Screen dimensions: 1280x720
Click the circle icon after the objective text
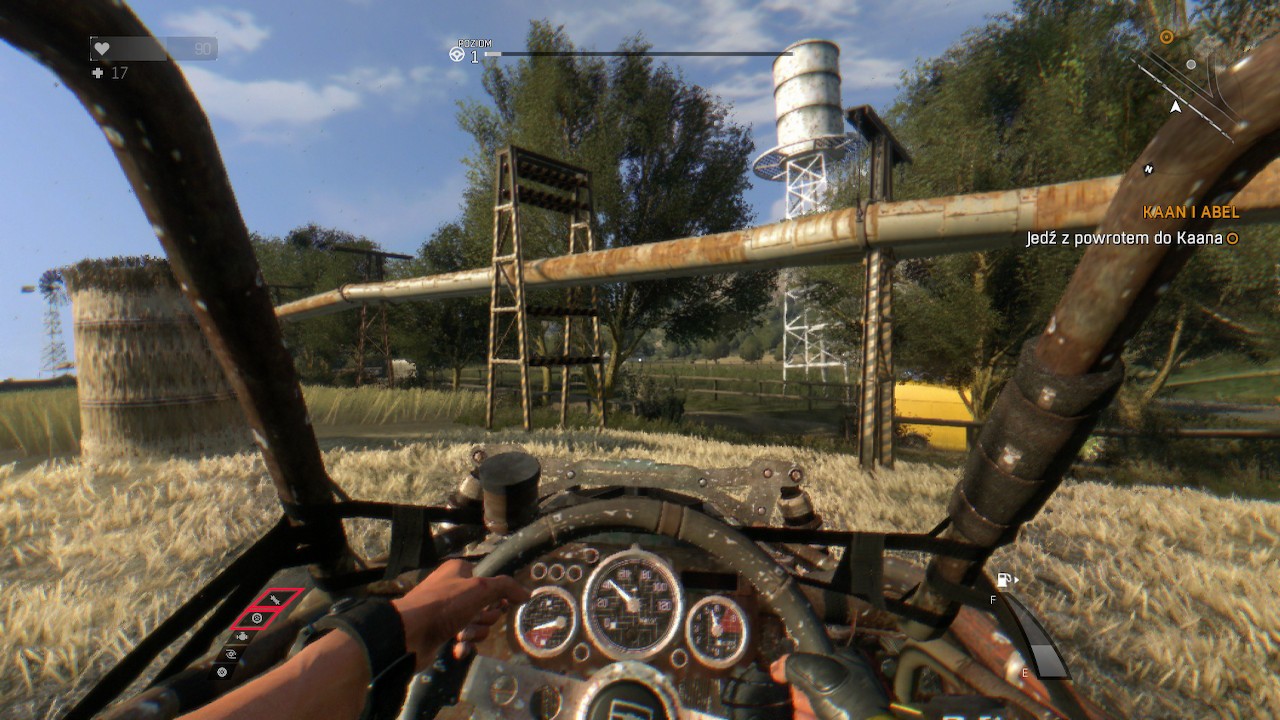(1234, 238)
